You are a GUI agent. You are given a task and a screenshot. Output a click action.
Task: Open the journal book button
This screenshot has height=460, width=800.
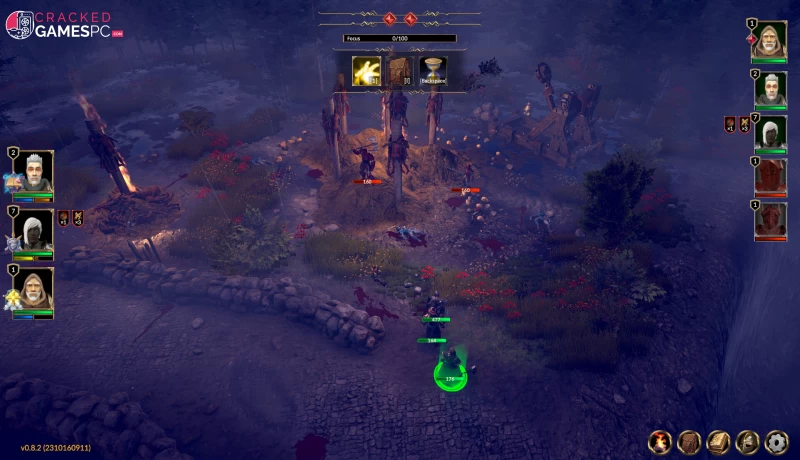(718, 441)
